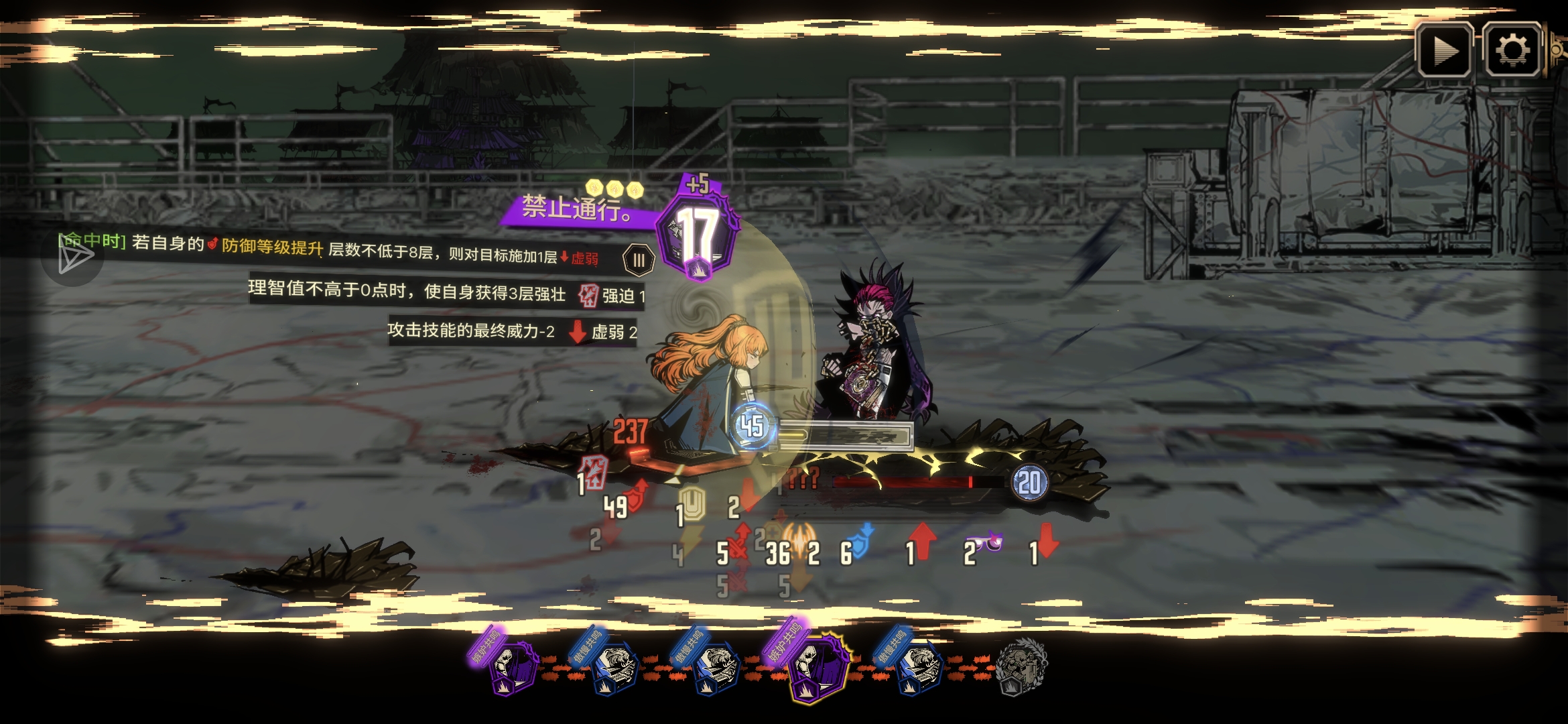The height and width of the screenshot is (724, 1568).
Task: Open the gear settings menu
Action: [1511, 51]
